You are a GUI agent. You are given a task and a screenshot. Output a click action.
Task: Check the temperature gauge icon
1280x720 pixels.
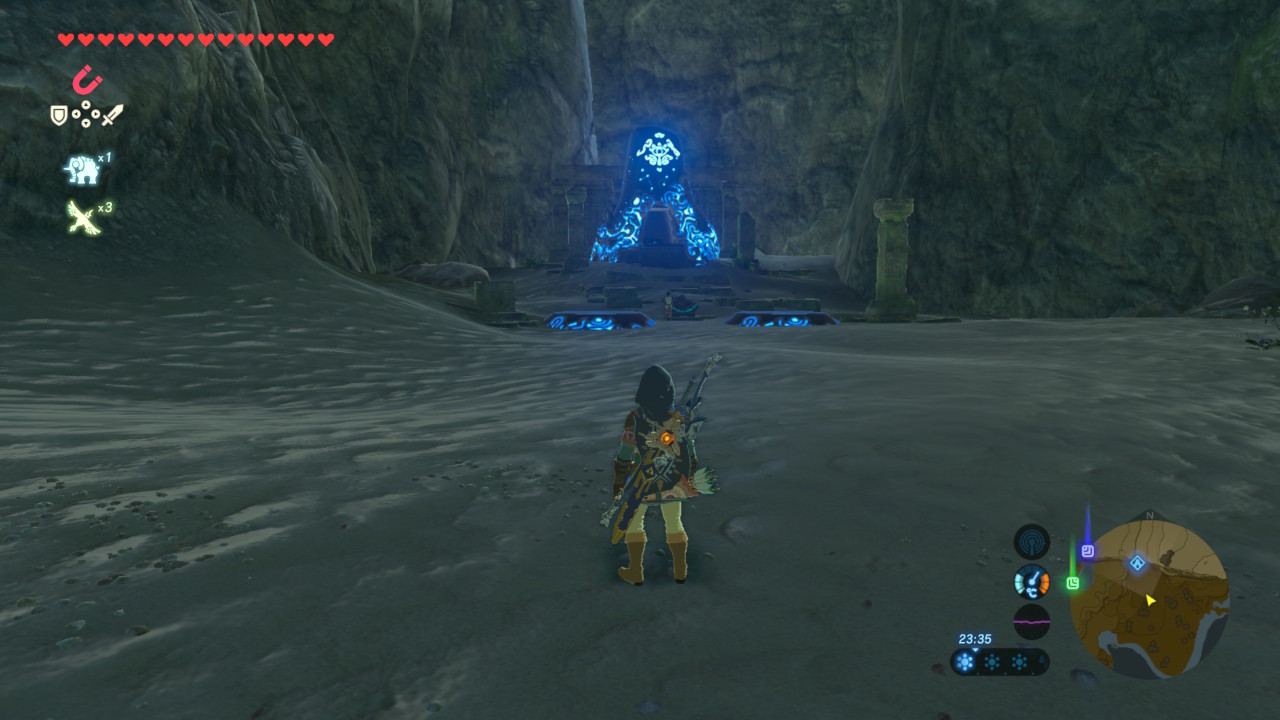point(1032,581)
